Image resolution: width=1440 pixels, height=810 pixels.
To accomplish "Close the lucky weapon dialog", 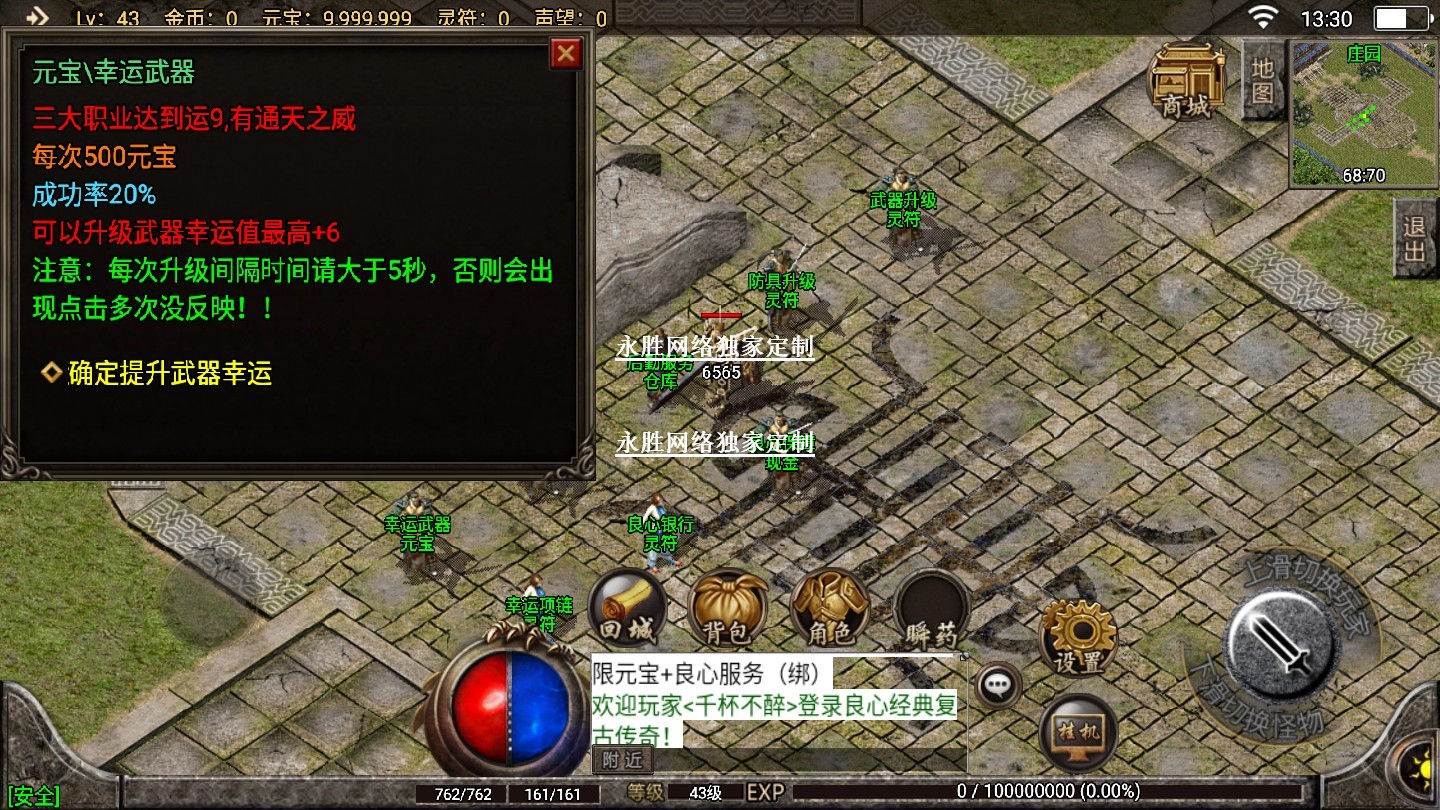I will coord(566,53).
